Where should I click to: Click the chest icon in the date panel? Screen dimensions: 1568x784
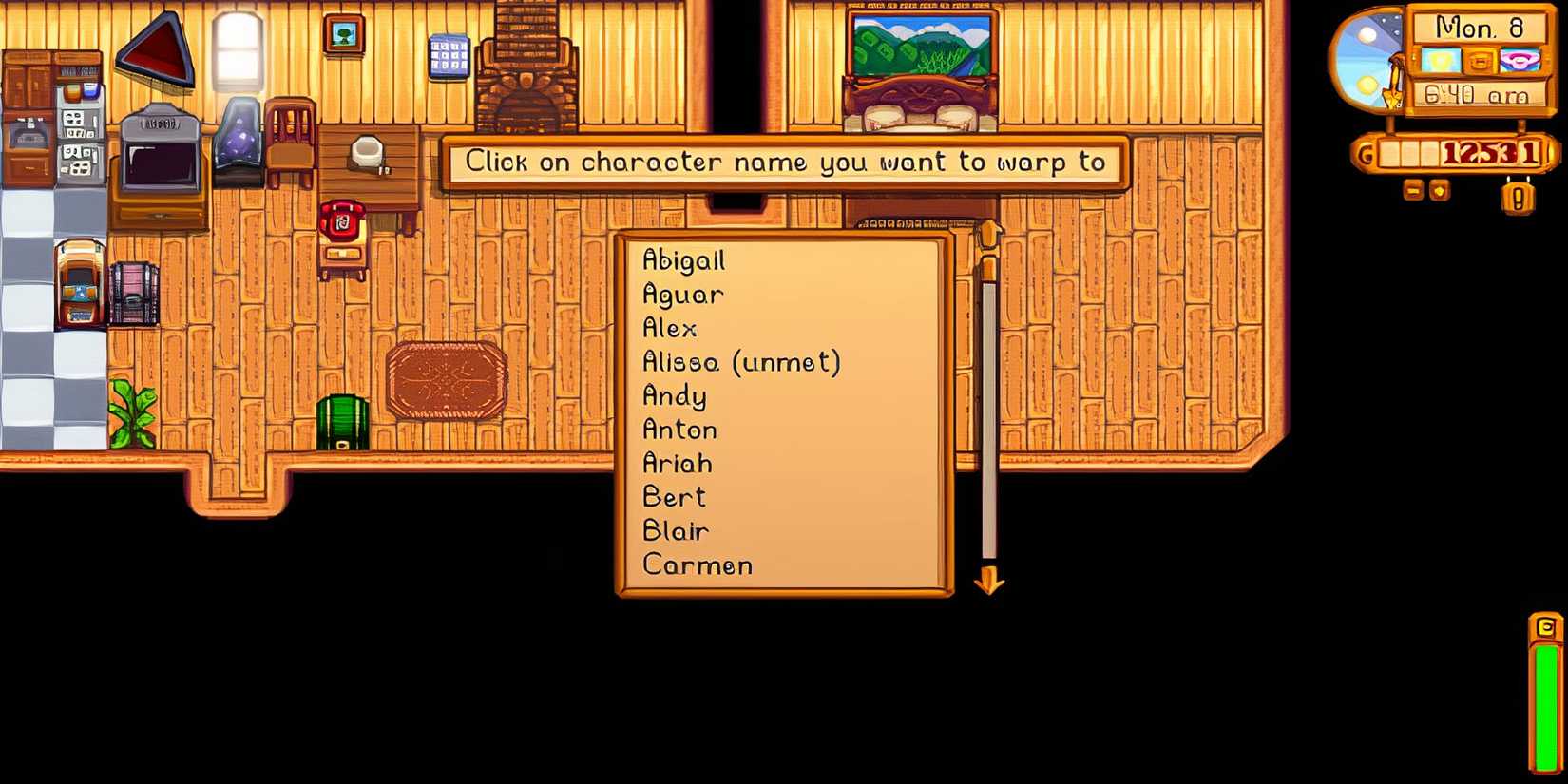(x=1481, y=61)
